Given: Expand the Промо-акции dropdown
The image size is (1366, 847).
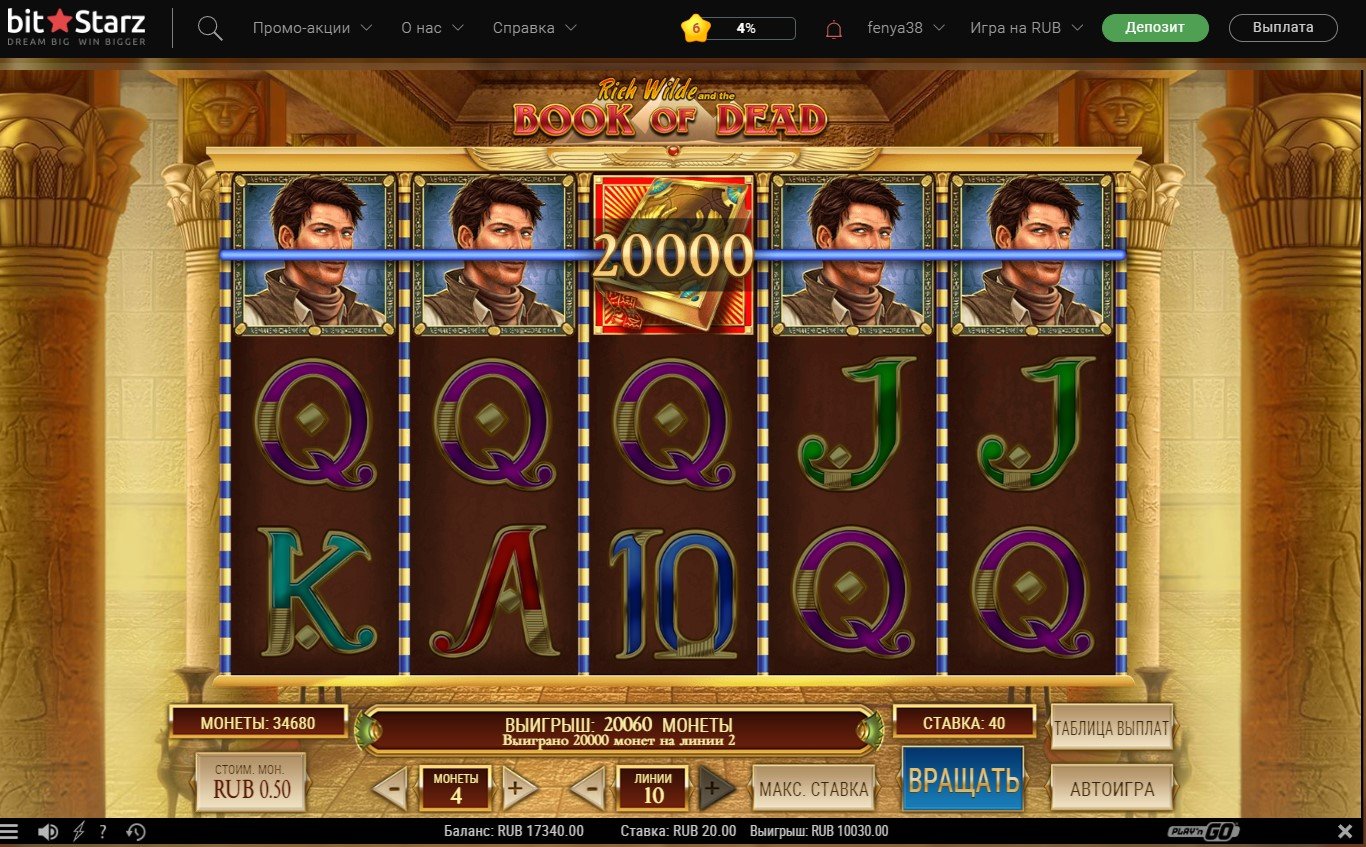Looking at the screenshot, I should [312, 28].
